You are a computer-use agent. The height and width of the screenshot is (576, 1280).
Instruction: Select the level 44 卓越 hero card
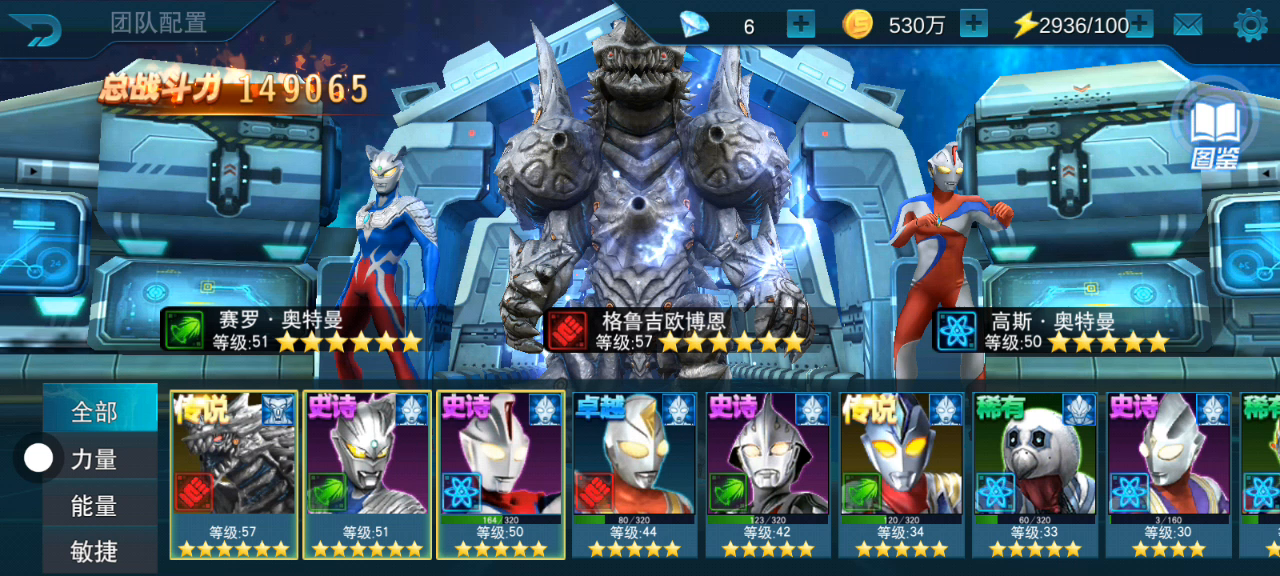(x=635, y=474)
